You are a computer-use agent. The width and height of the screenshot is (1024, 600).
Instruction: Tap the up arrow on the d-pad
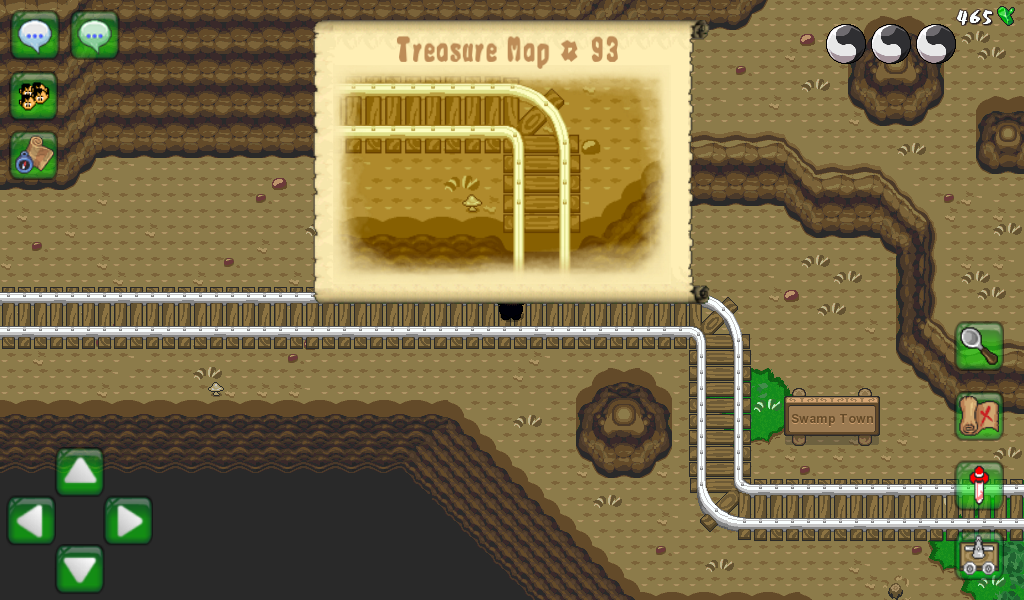coord(80,472)
